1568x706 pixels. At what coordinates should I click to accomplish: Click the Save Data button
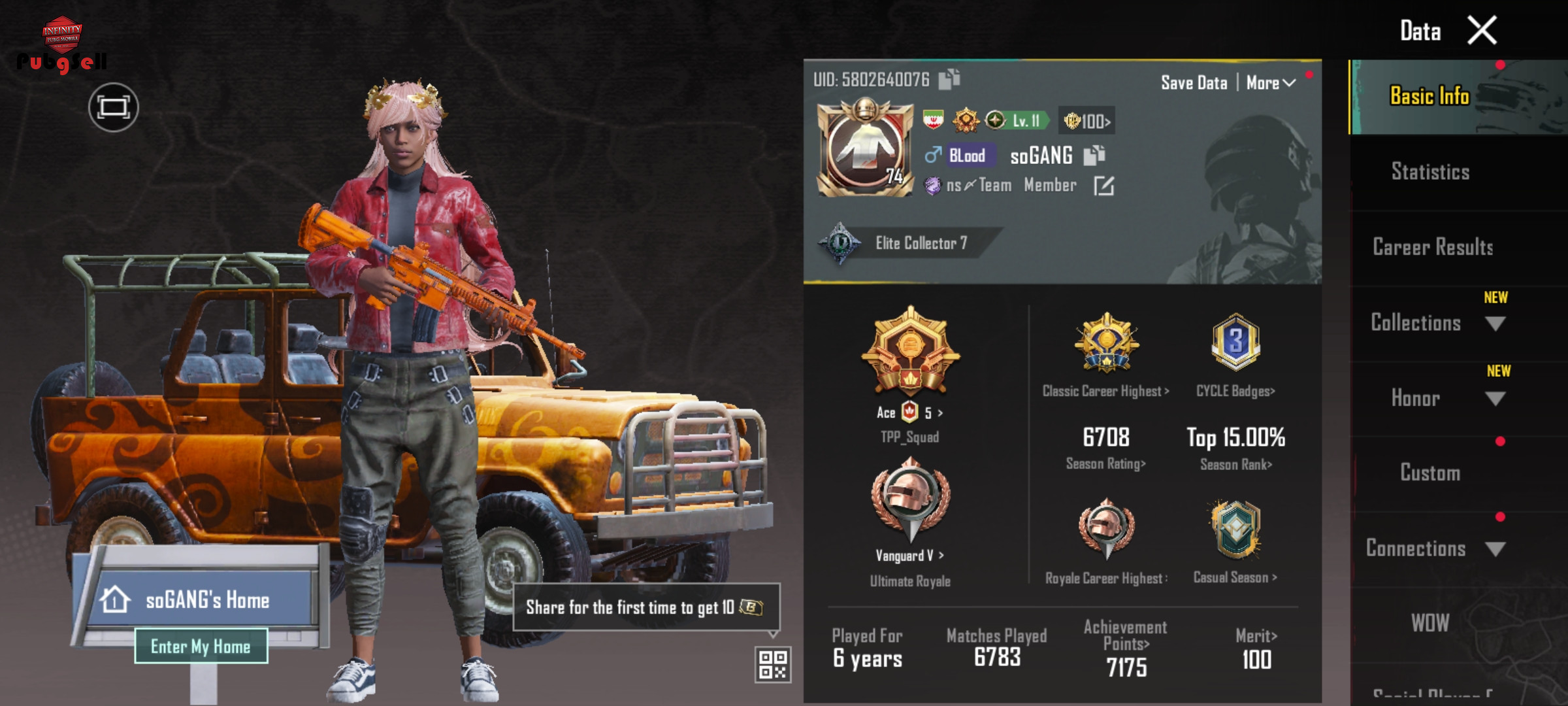[1194, 83]
